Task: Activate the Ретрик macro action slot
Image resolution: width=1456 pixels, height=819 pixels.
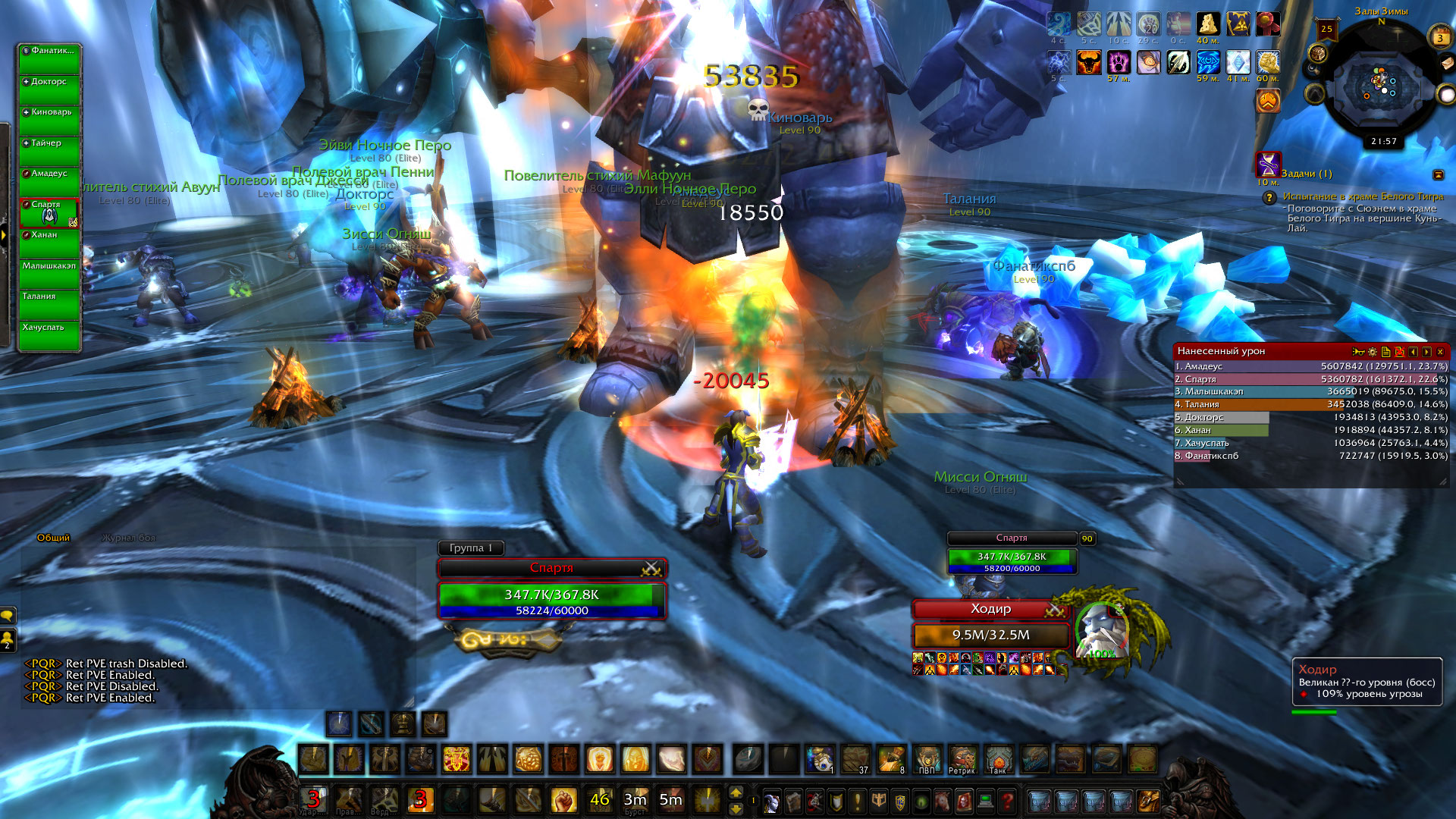Action: click(963, 759)
